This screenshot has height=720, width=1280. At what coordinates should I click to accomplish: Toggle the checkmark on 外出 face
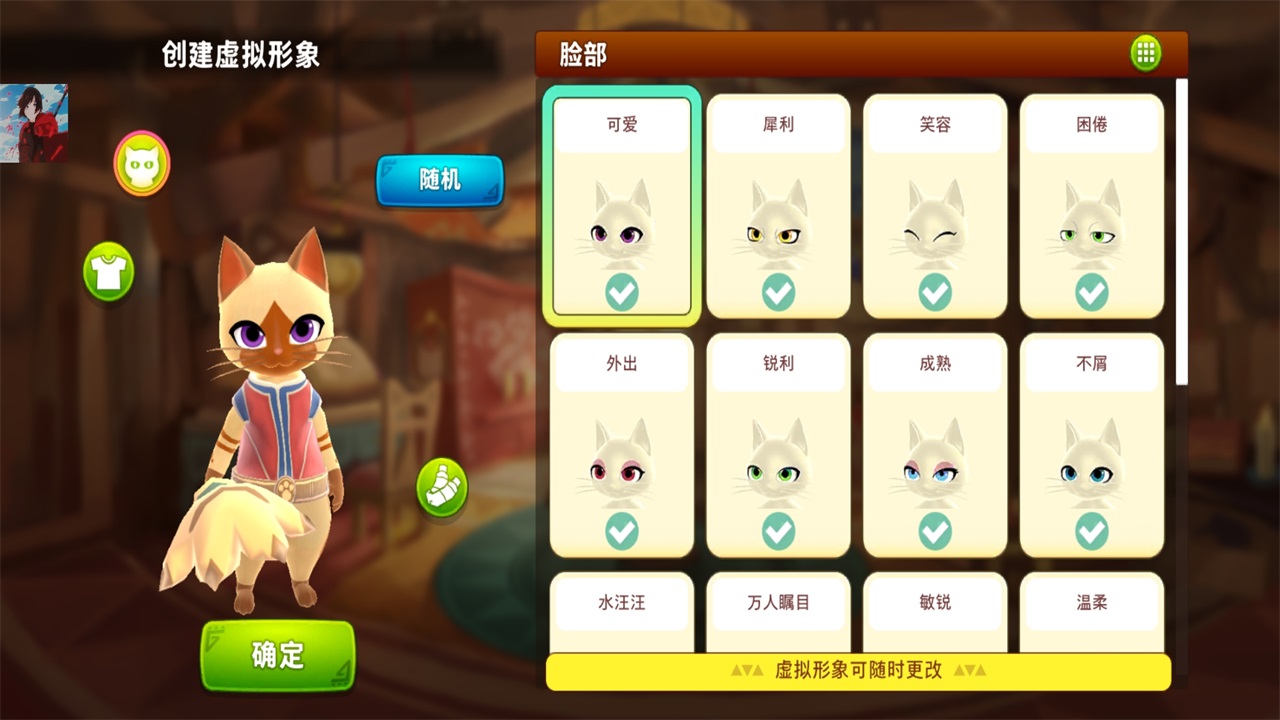tap(621, 533)
